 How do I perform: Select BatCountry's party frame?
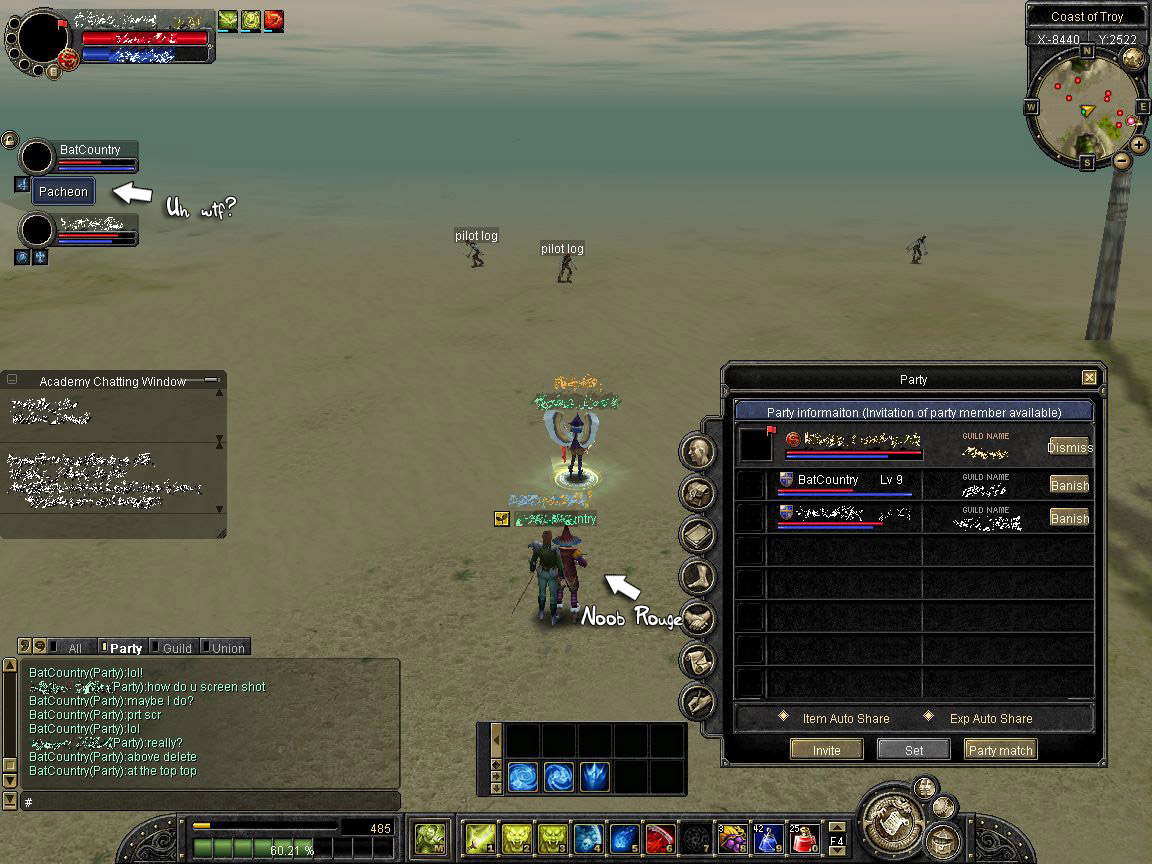[90, 157]
